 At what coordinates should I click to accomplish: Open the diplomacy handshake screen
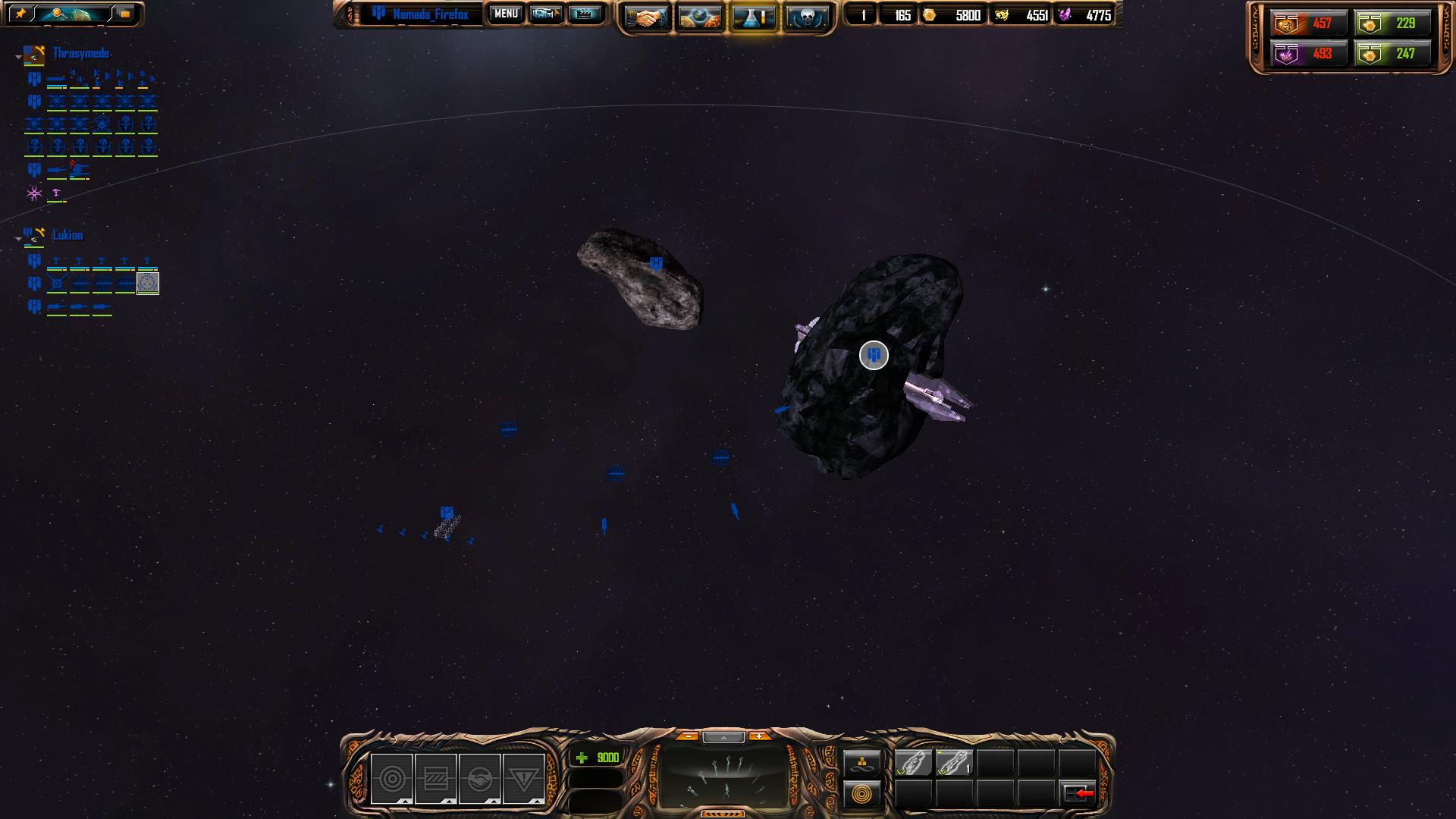(647, 17)
